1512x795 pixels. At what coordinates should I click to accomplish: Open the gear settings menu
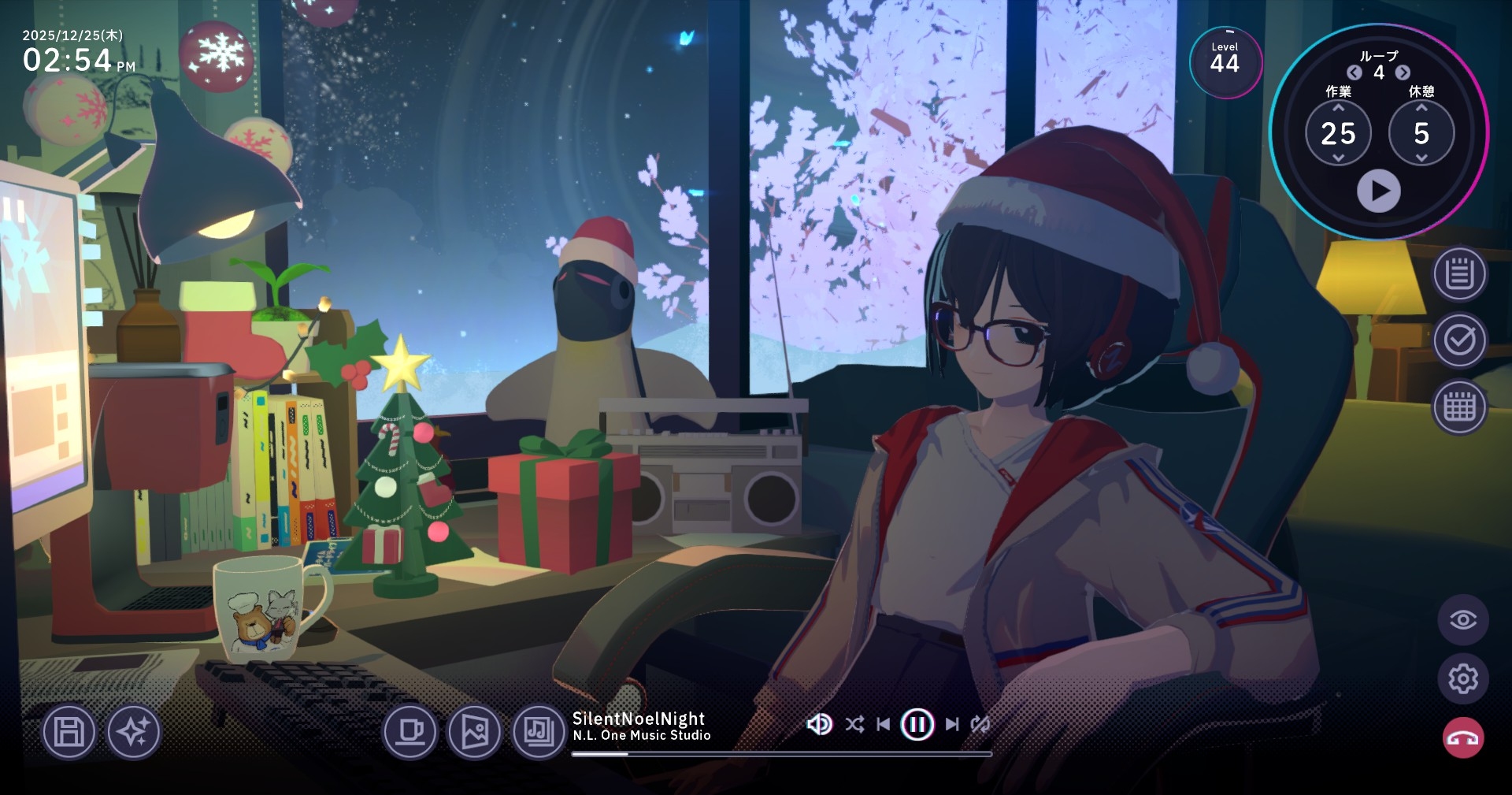point(1462,678)
